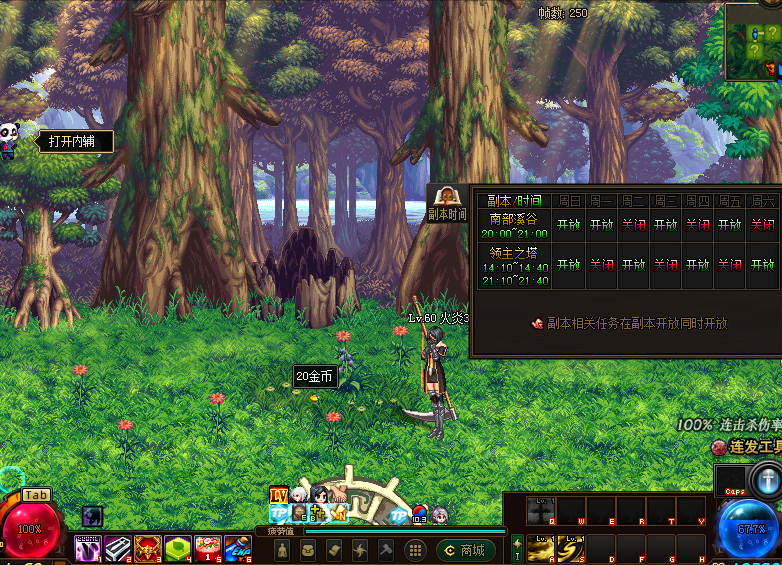
Task: Click the hammer menu icon in bottom bar
Action: click(x=386, y=550)
